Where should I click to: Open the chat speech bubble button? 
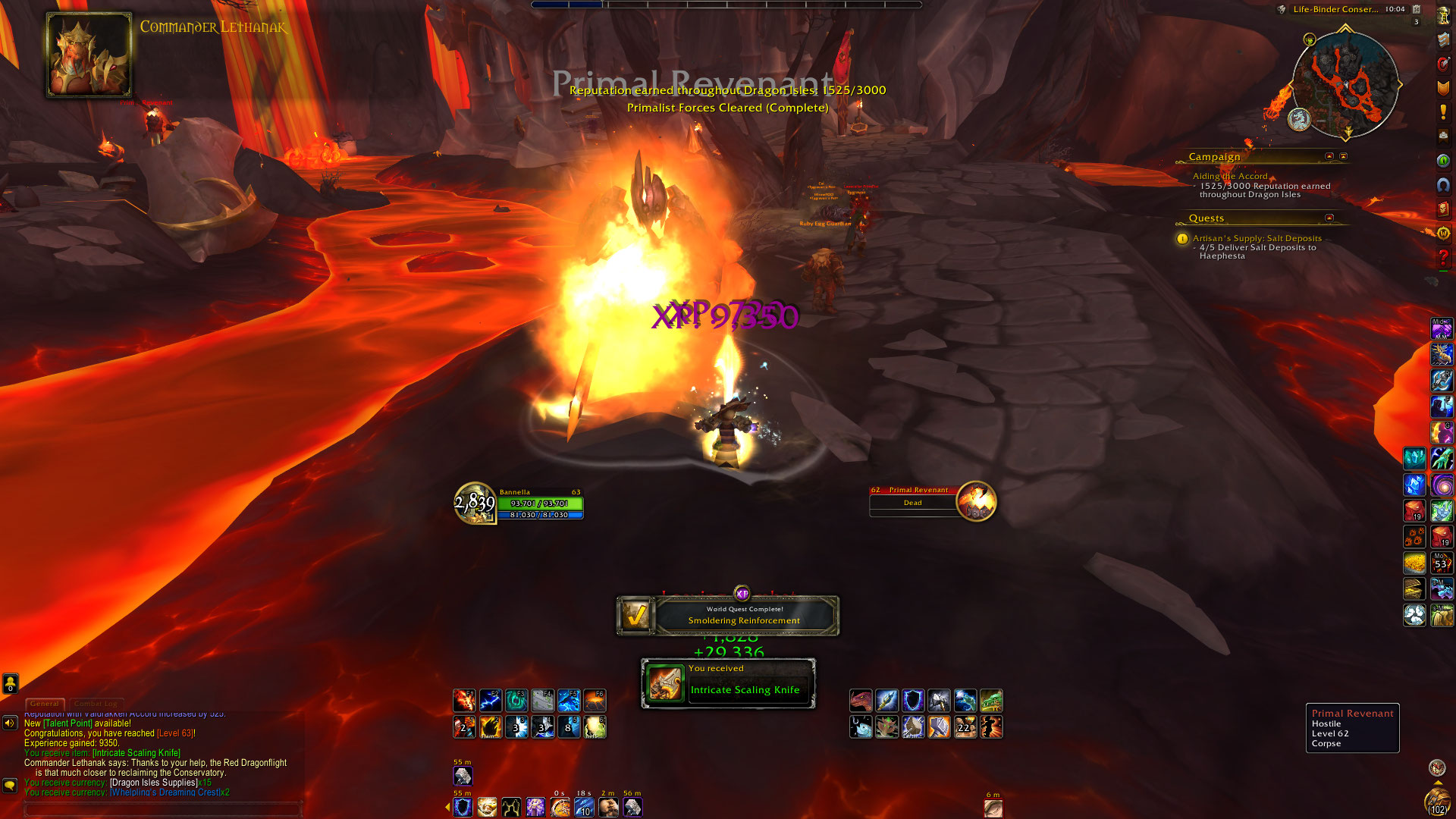coord(10,785)
